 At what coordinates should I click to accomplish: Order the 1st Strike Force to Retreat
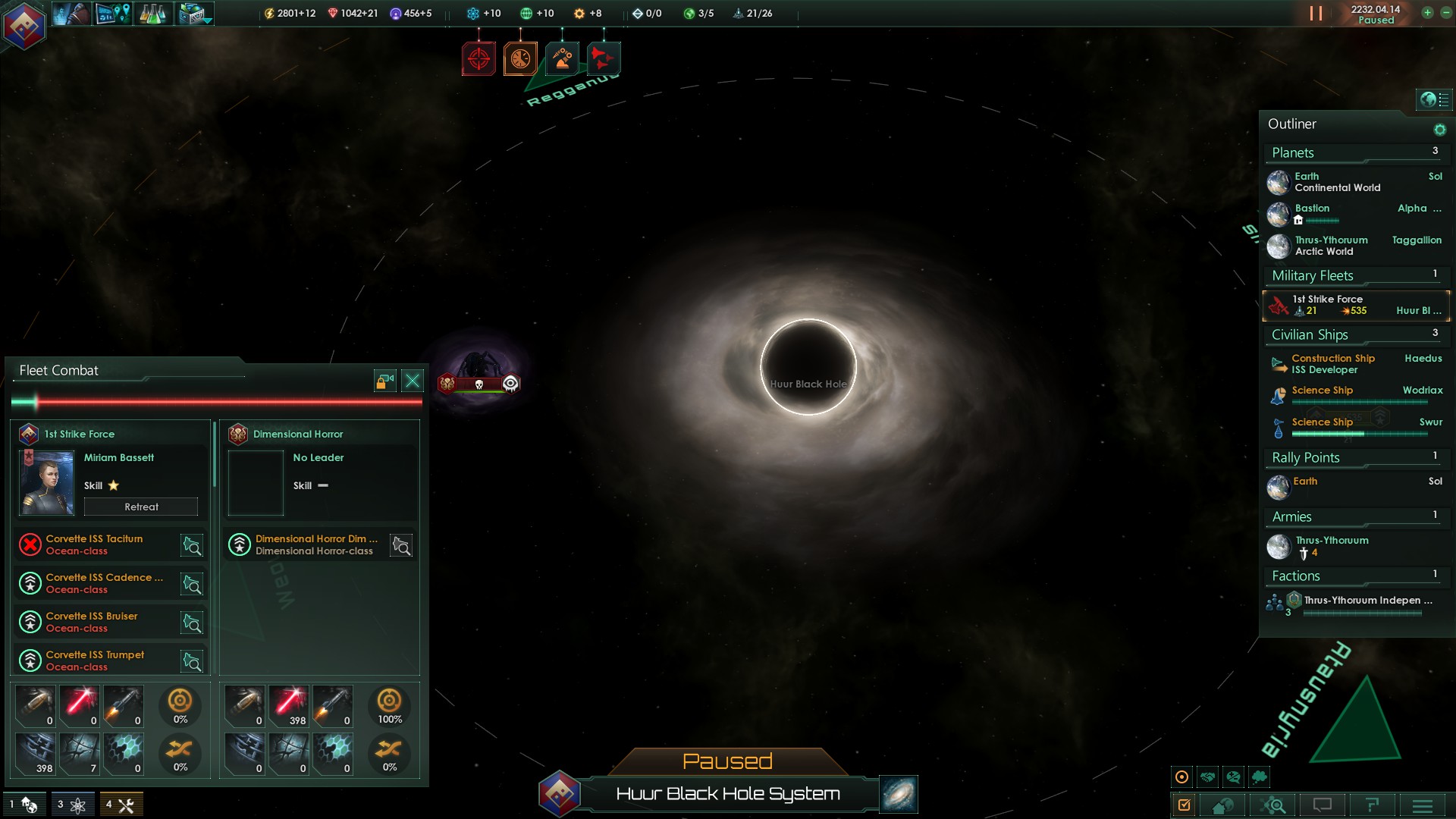click(x=141, y=507)
